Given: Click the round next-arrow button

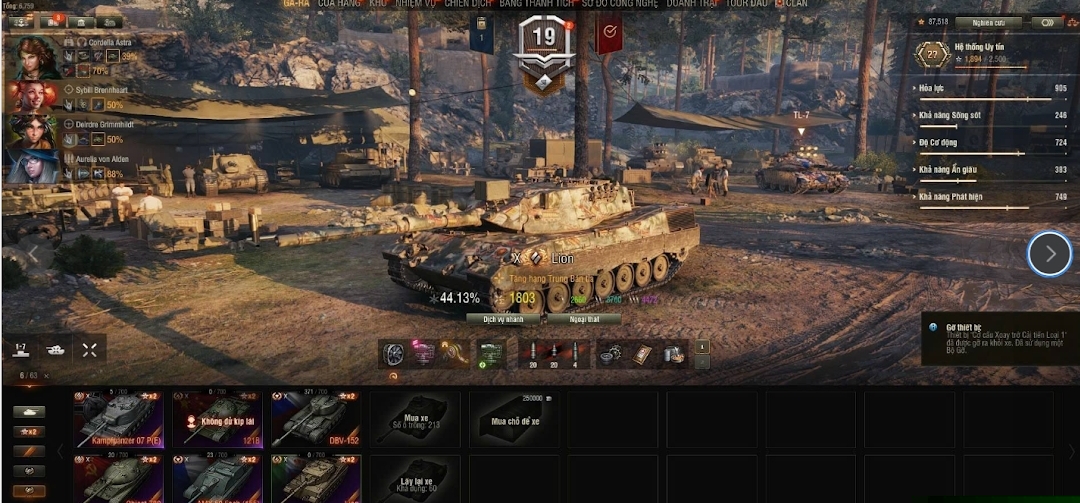Looking at the screenshot, I should point(1049,254).
